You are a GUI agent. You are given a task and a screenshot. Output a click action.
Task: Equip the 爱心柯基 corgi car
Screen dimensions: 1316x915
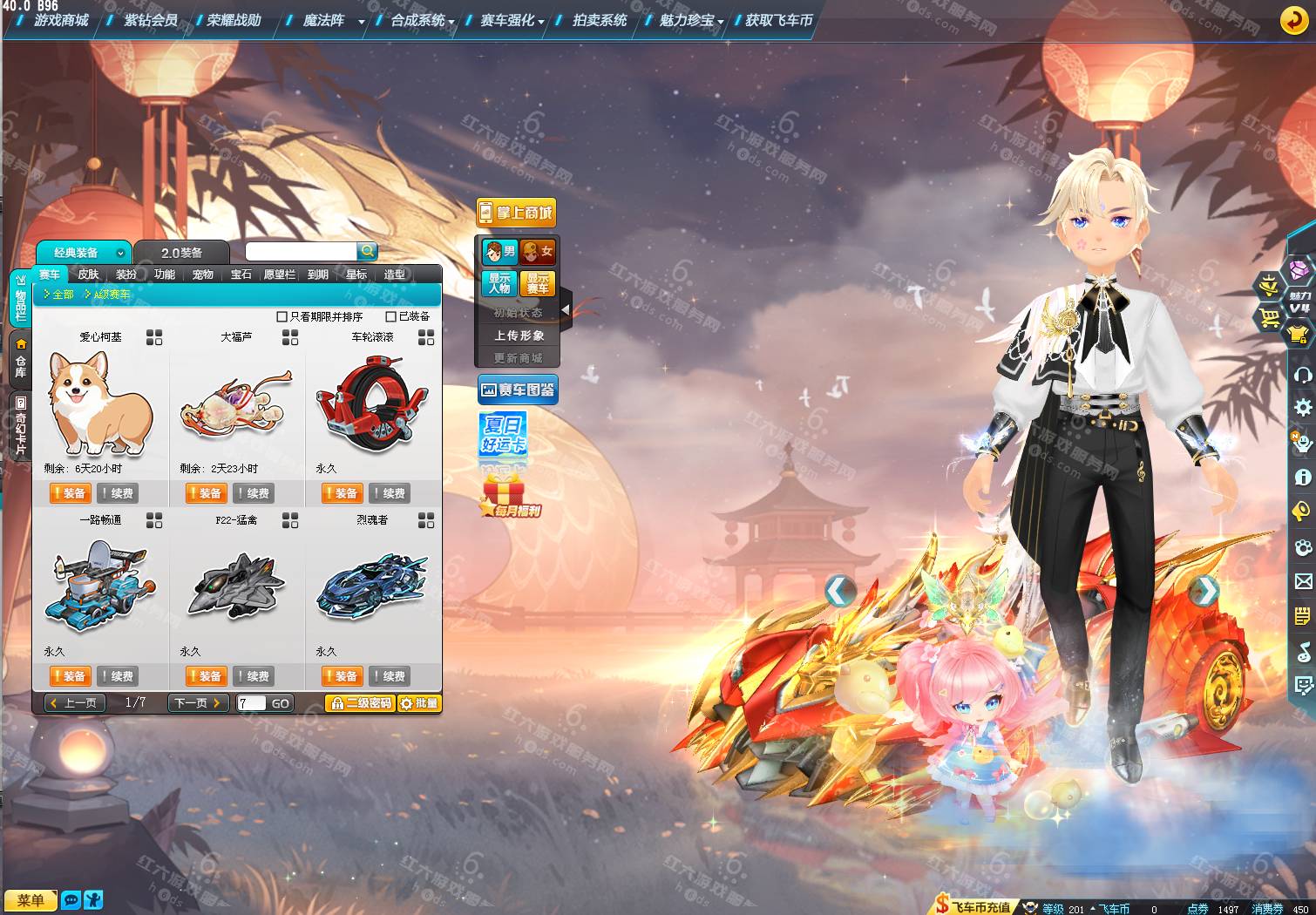pos(70,493)
